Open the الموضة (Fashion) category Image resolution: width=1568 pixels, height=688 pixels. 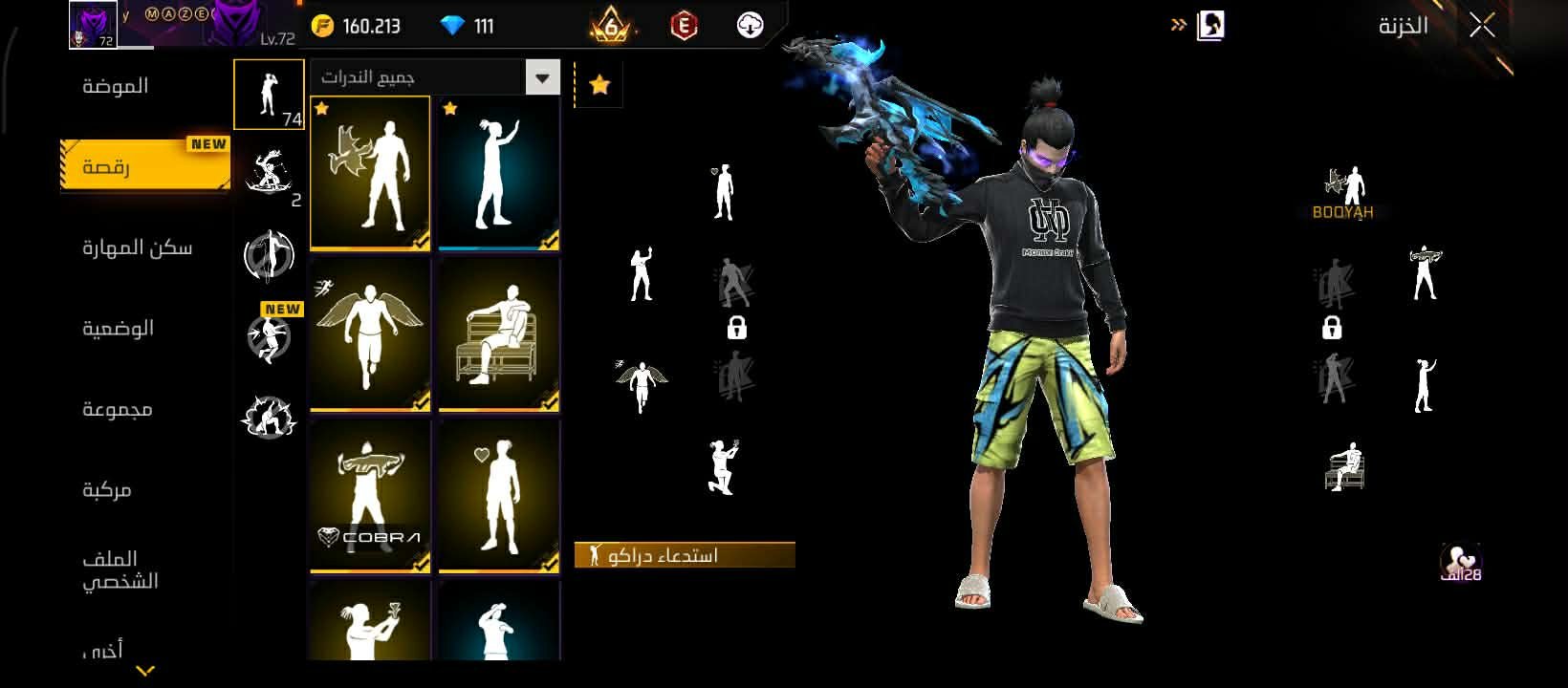[x=116, y=86]
